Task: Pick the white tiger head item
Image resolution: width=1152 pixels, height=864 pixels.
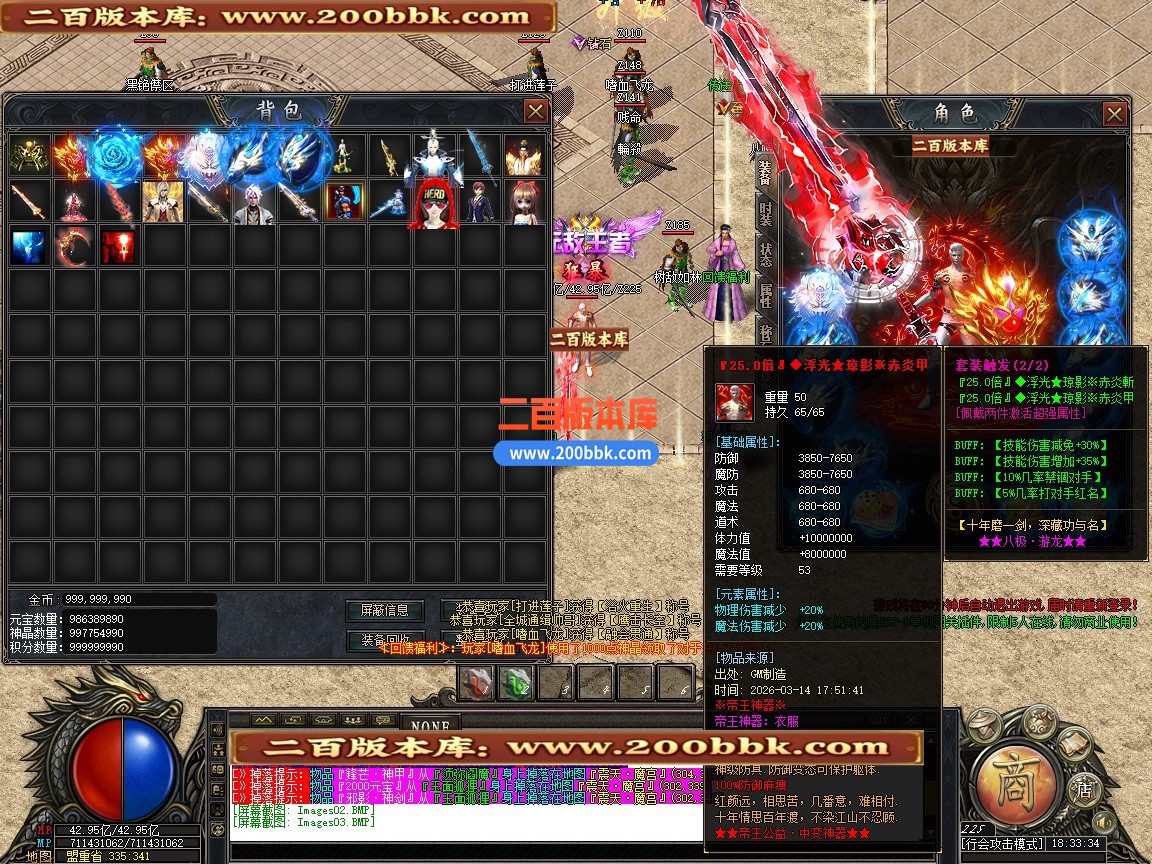Action: click(208, 156)
